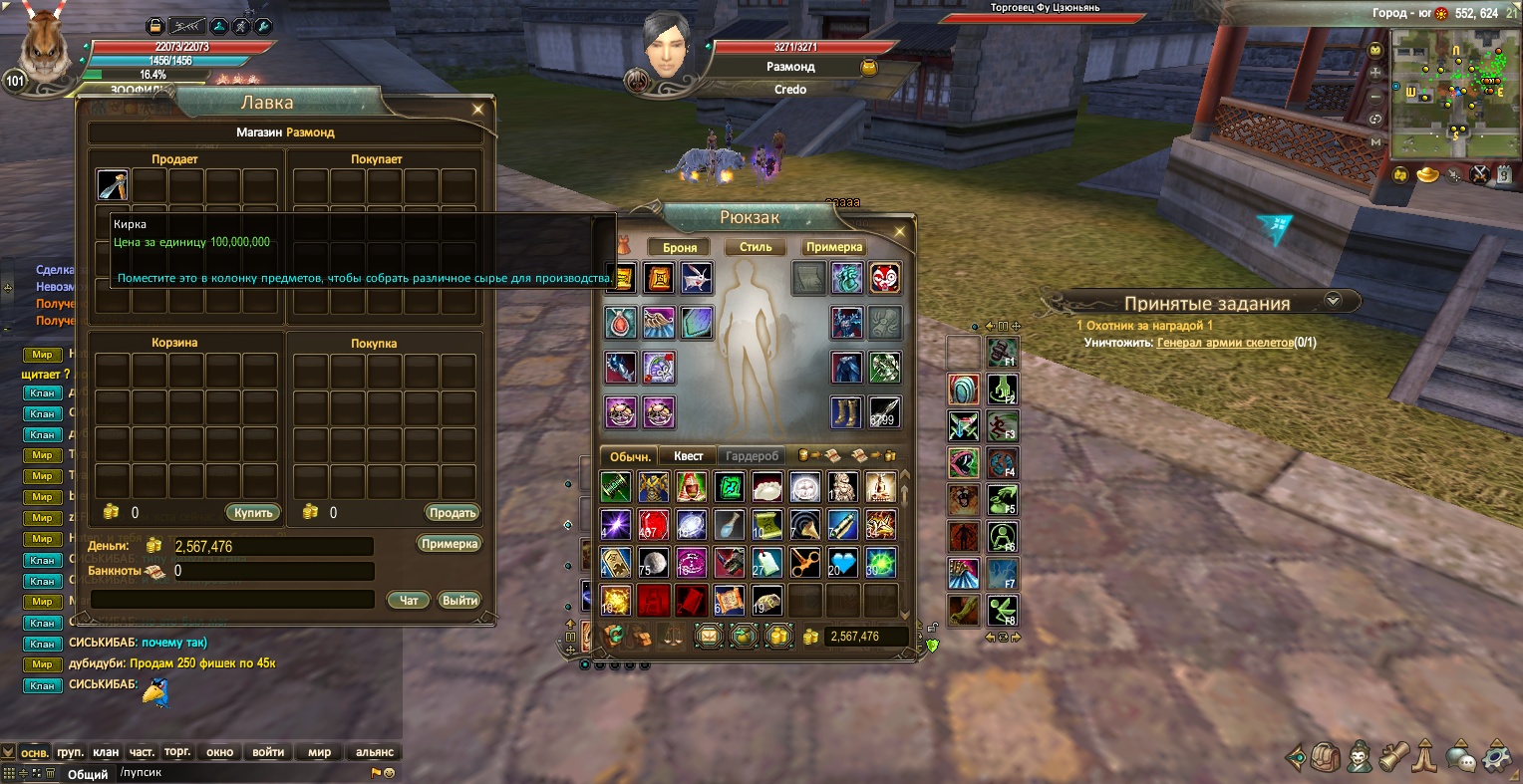Click the Купить button
1523x784 pixels.
253,513
